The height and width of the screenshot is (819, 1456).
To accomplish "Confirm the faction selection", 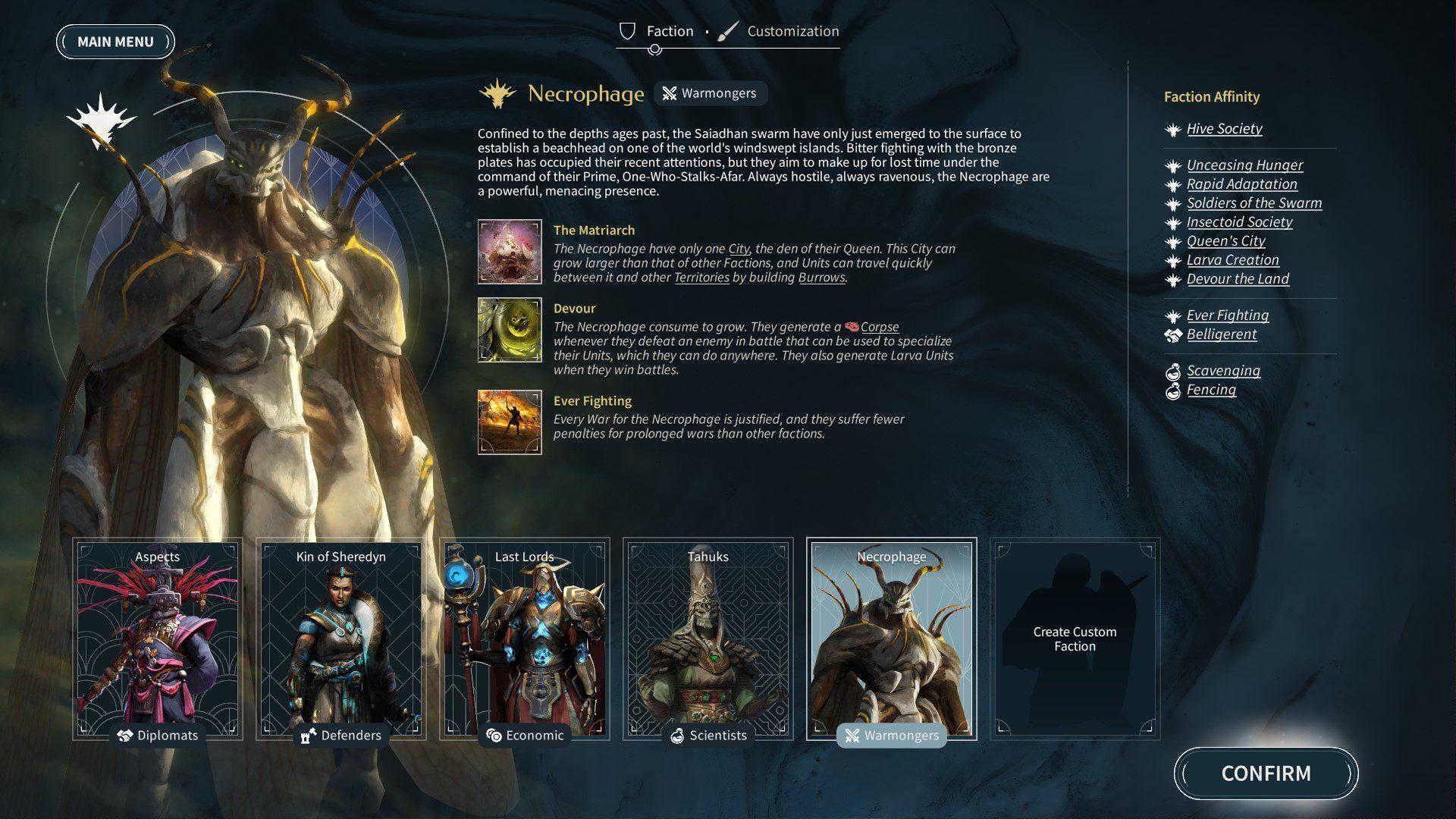I will [1266, 773].
